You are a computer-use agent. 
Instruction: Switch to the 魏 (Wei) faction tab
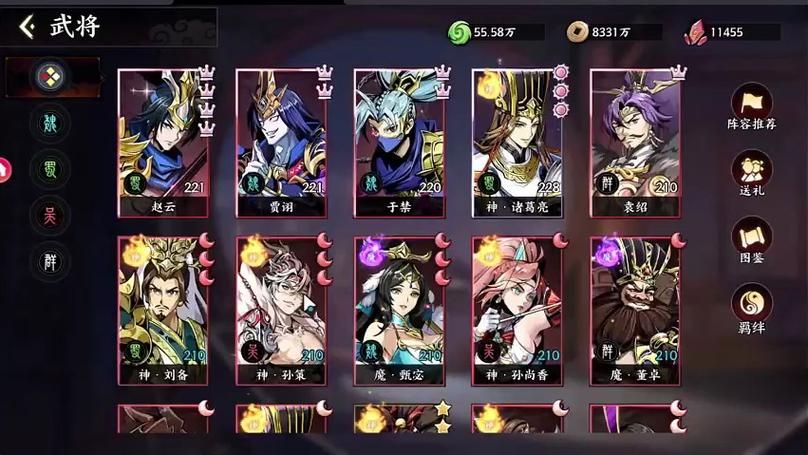49,124
